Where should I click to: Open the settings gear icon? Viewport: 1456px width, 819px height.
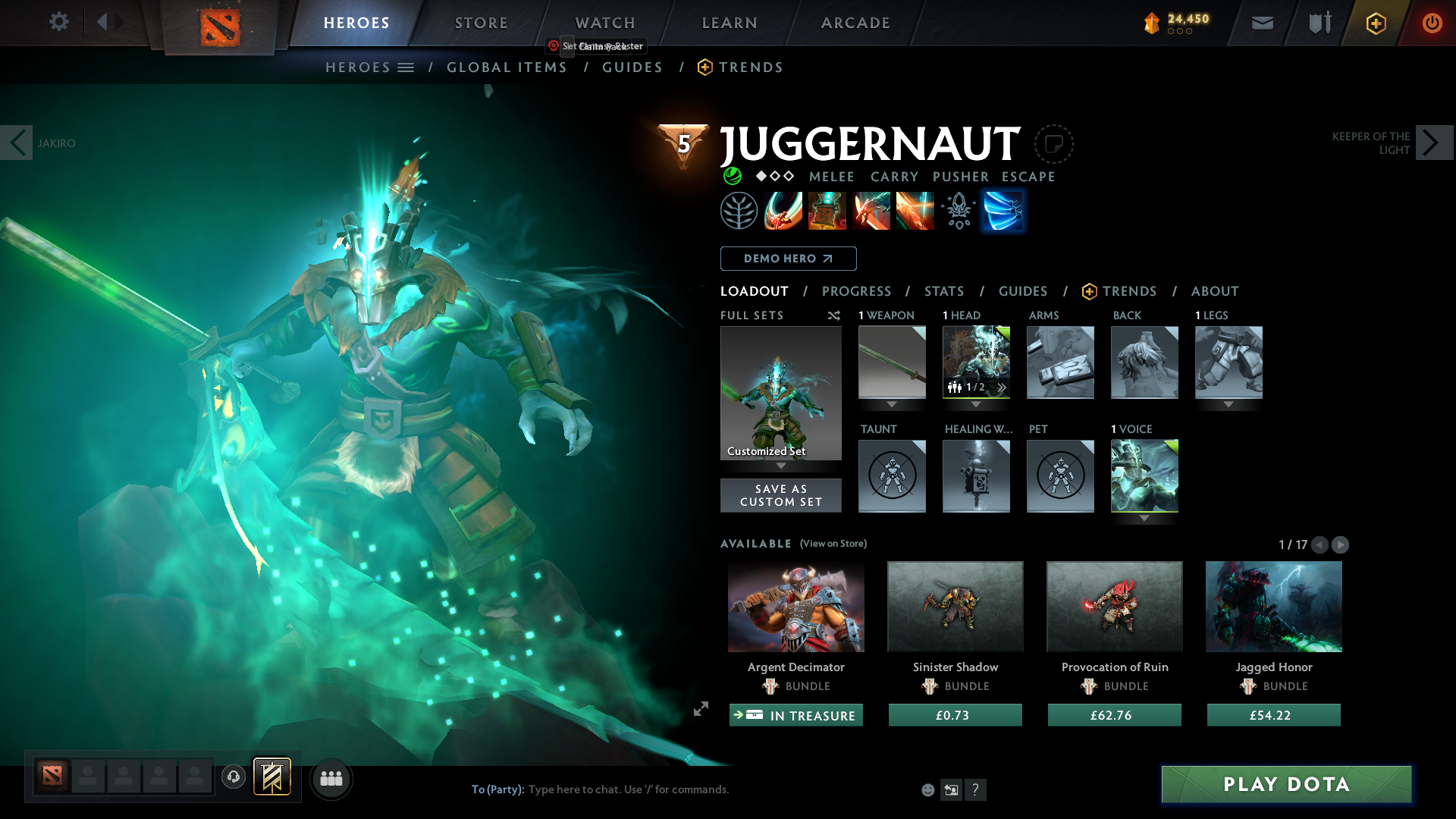coord(59,22)
